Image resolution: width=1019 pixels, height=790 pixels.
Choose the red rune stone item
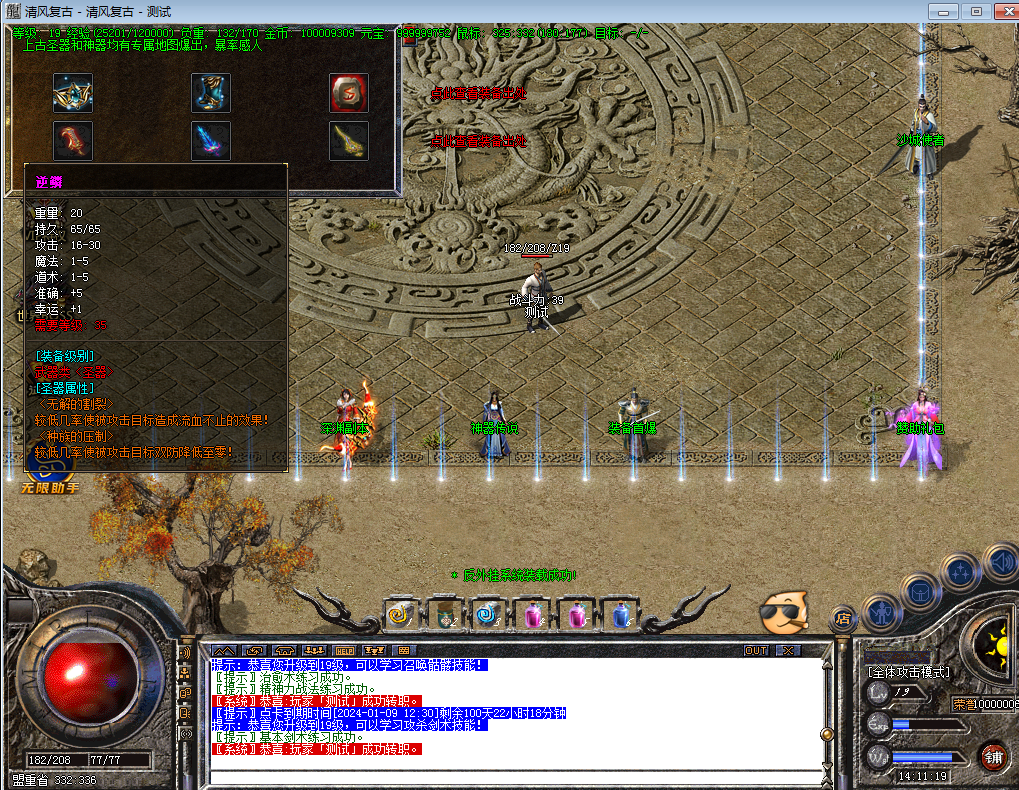coord(349,93)
